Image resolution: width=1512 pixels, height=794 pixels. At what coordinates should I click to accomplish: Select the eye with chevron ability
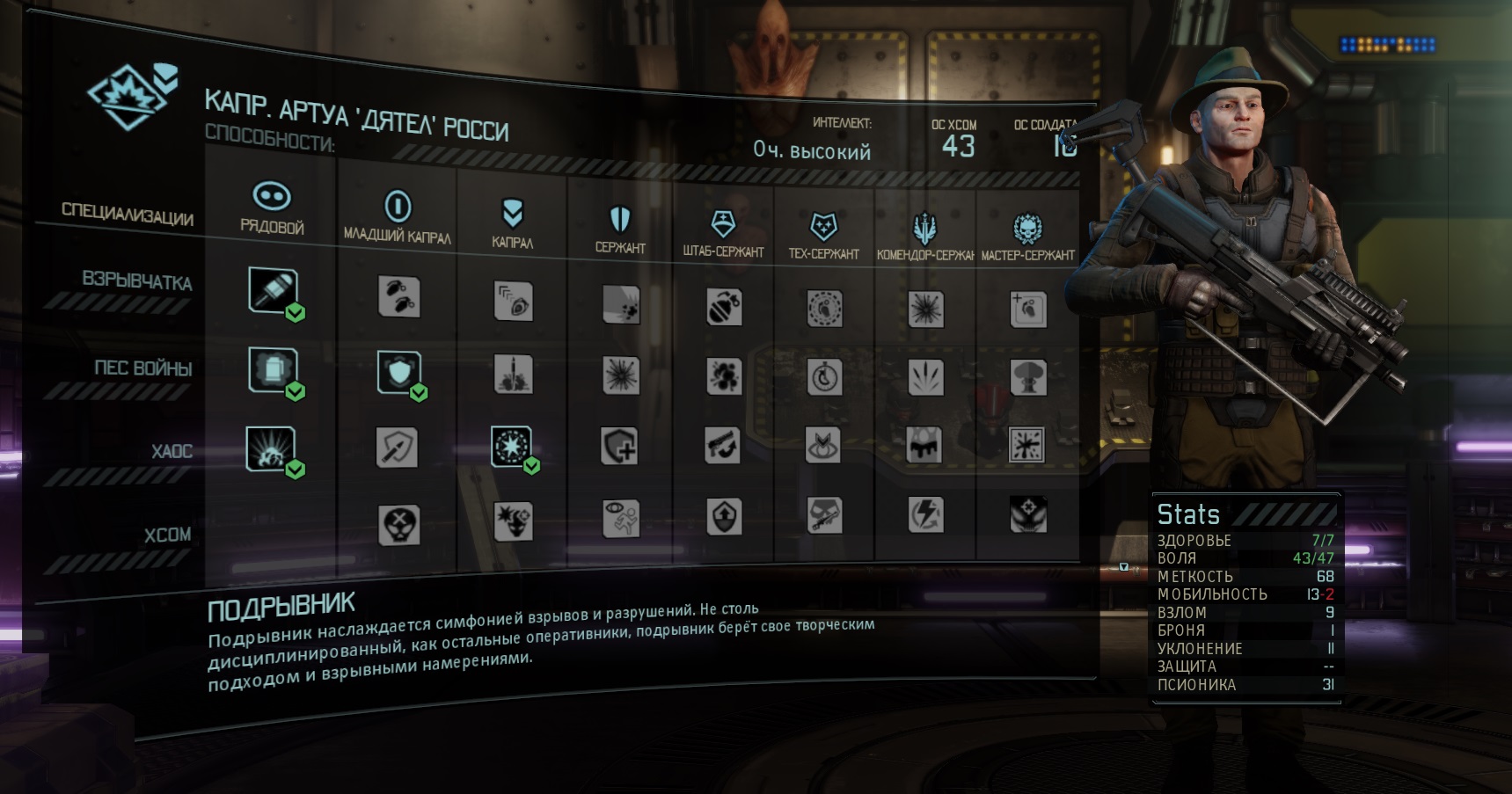(x=824, y=446)
